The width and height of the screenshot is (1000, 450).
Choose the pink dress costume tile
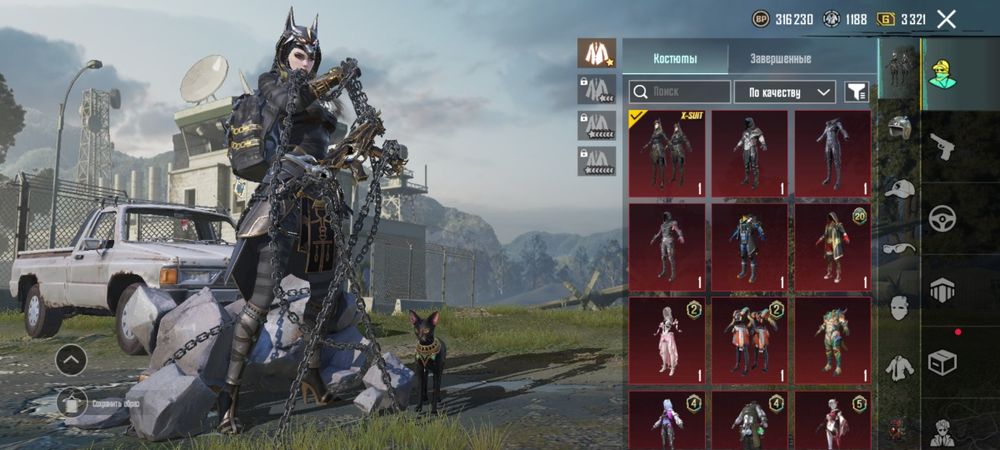pos(666,340)
